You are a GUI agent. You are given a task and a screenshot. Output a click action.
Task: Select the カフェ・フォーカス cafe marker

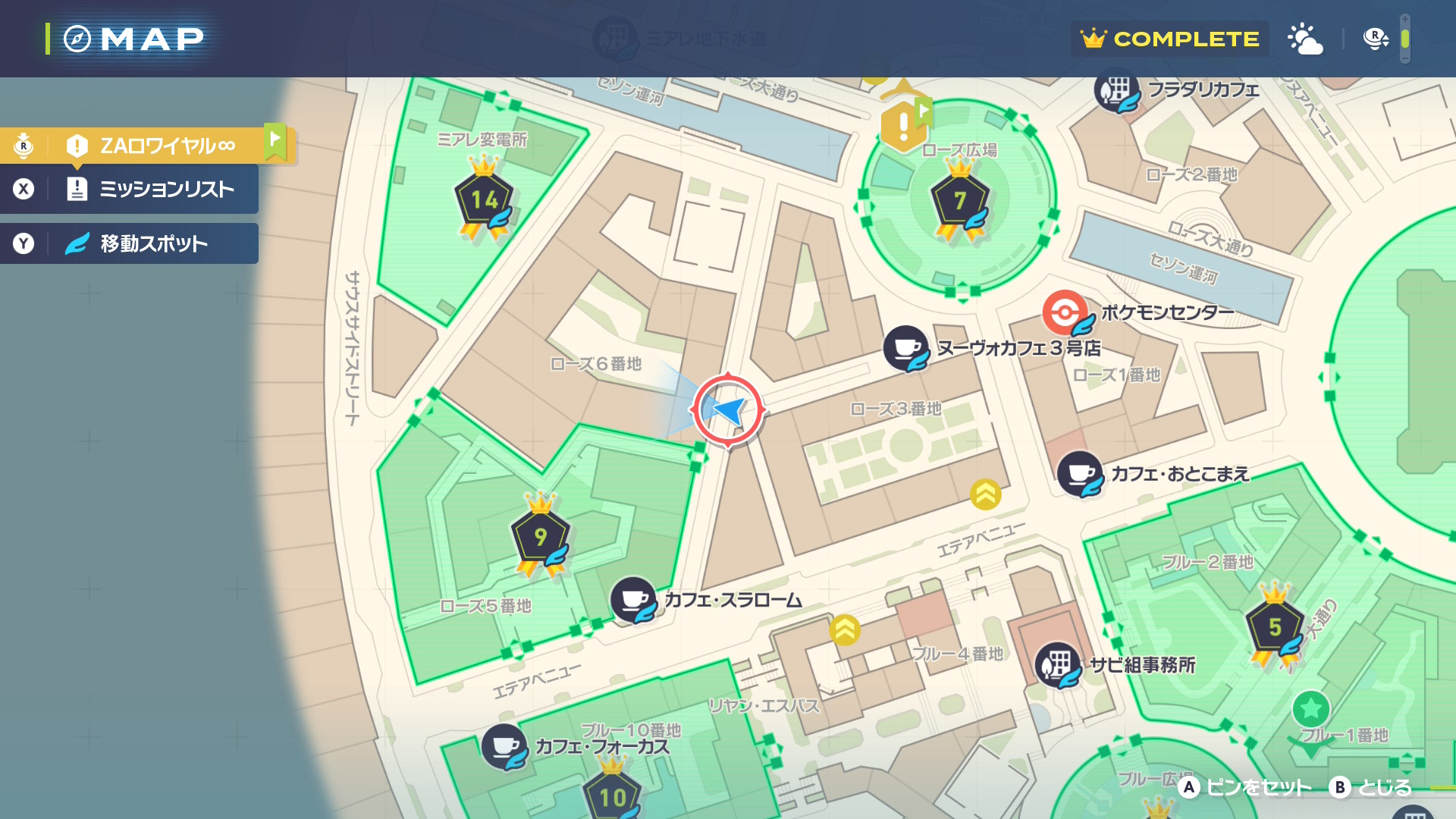pos(504,746)
